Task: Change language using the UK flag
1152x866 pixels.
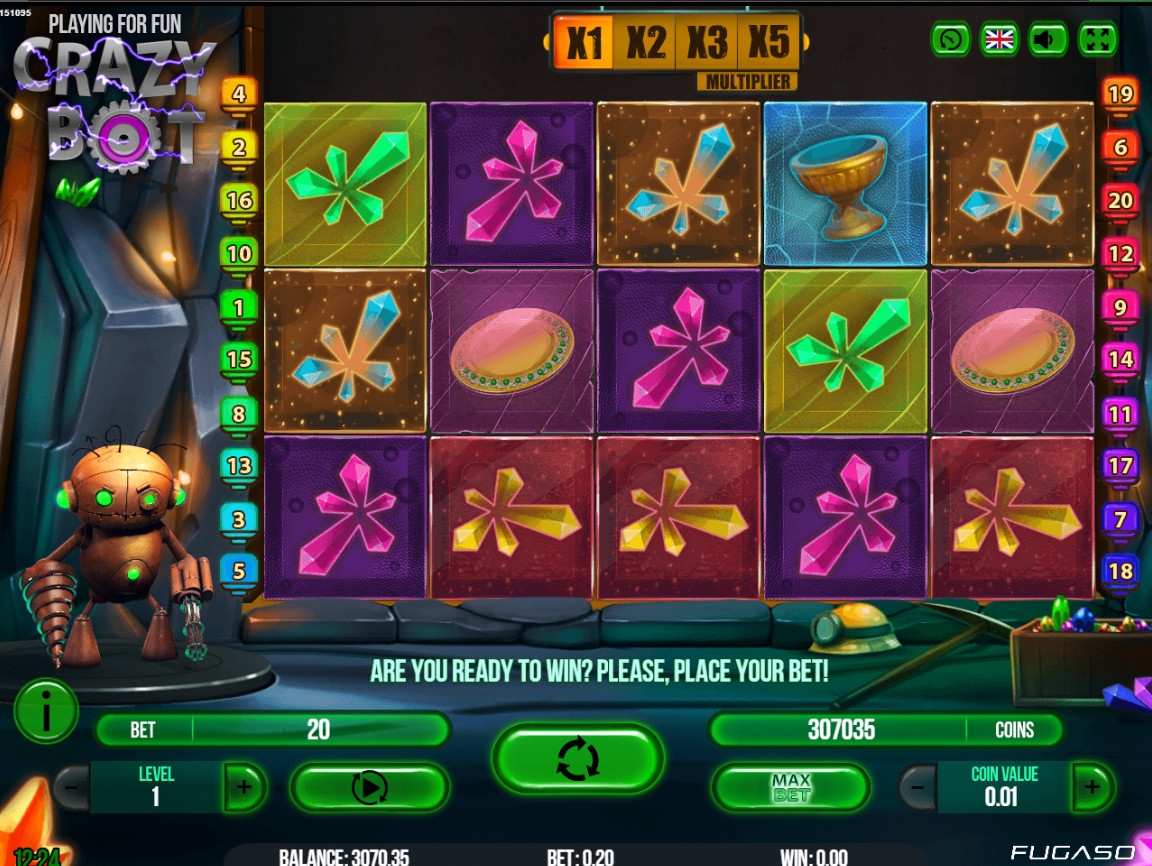Action: pyautogui.click(x=999, y=39)
